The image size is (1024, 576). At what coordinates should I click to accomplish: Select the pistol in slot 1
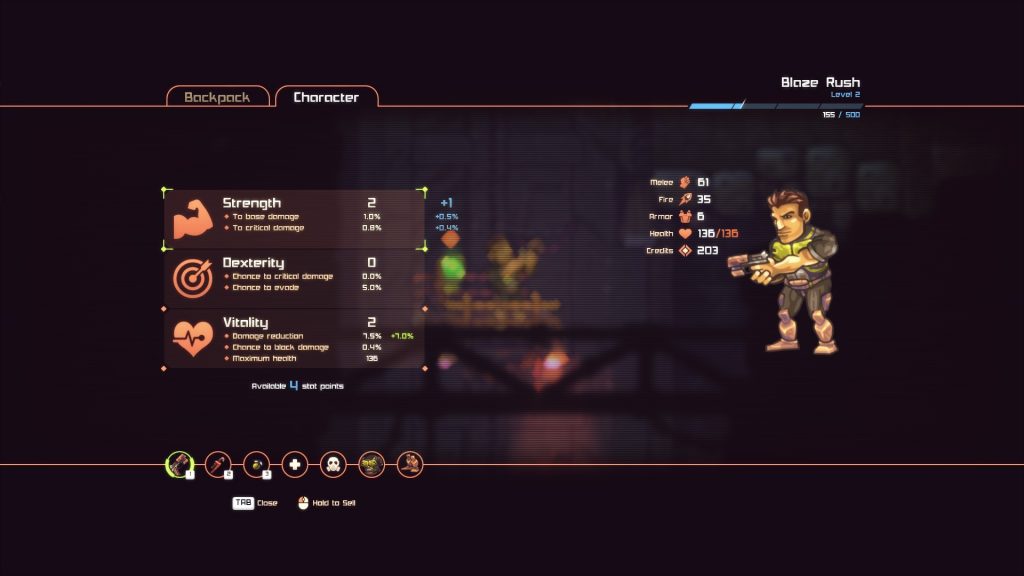coord(180,464)
